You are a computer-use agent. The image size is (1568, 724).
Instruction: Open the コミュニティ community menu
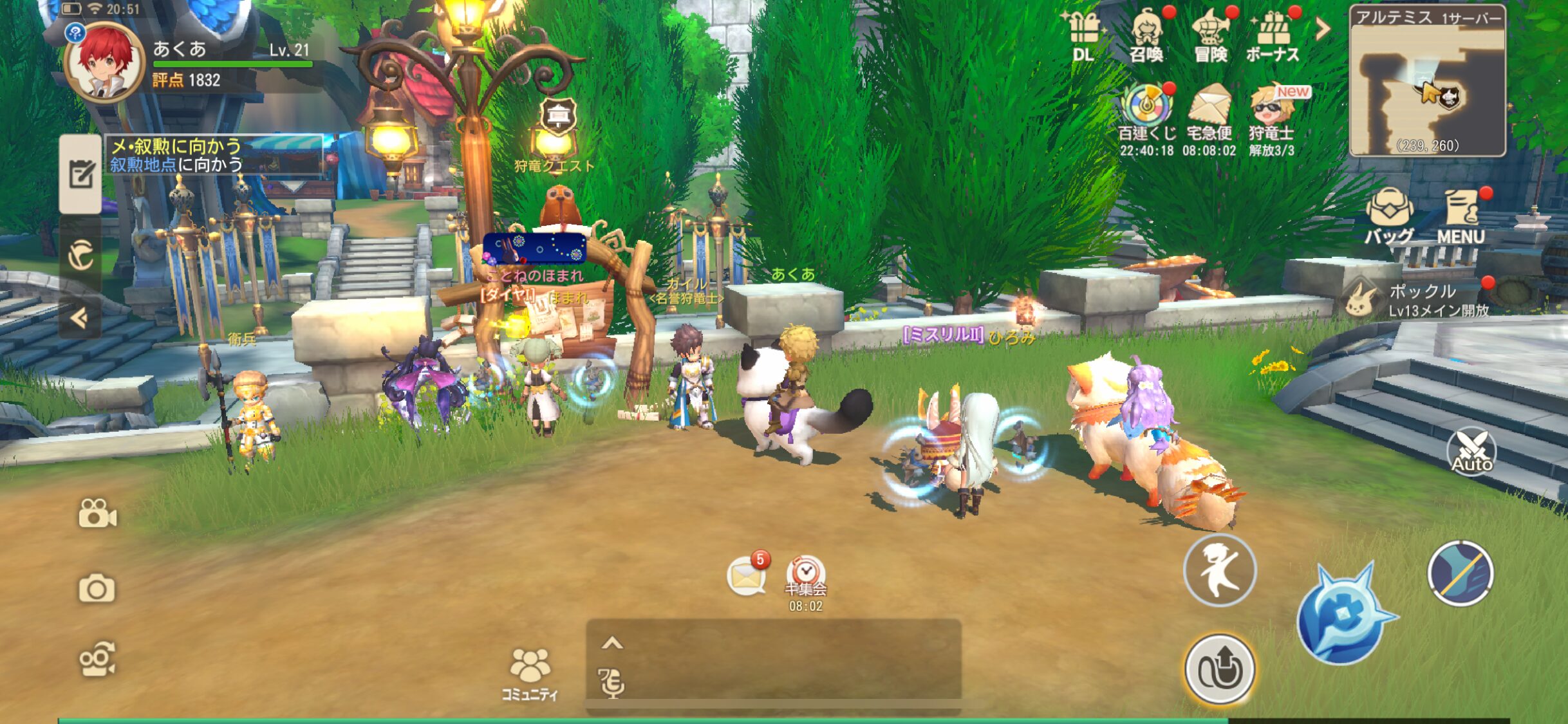pyautogui.click(x=530, y=673)
